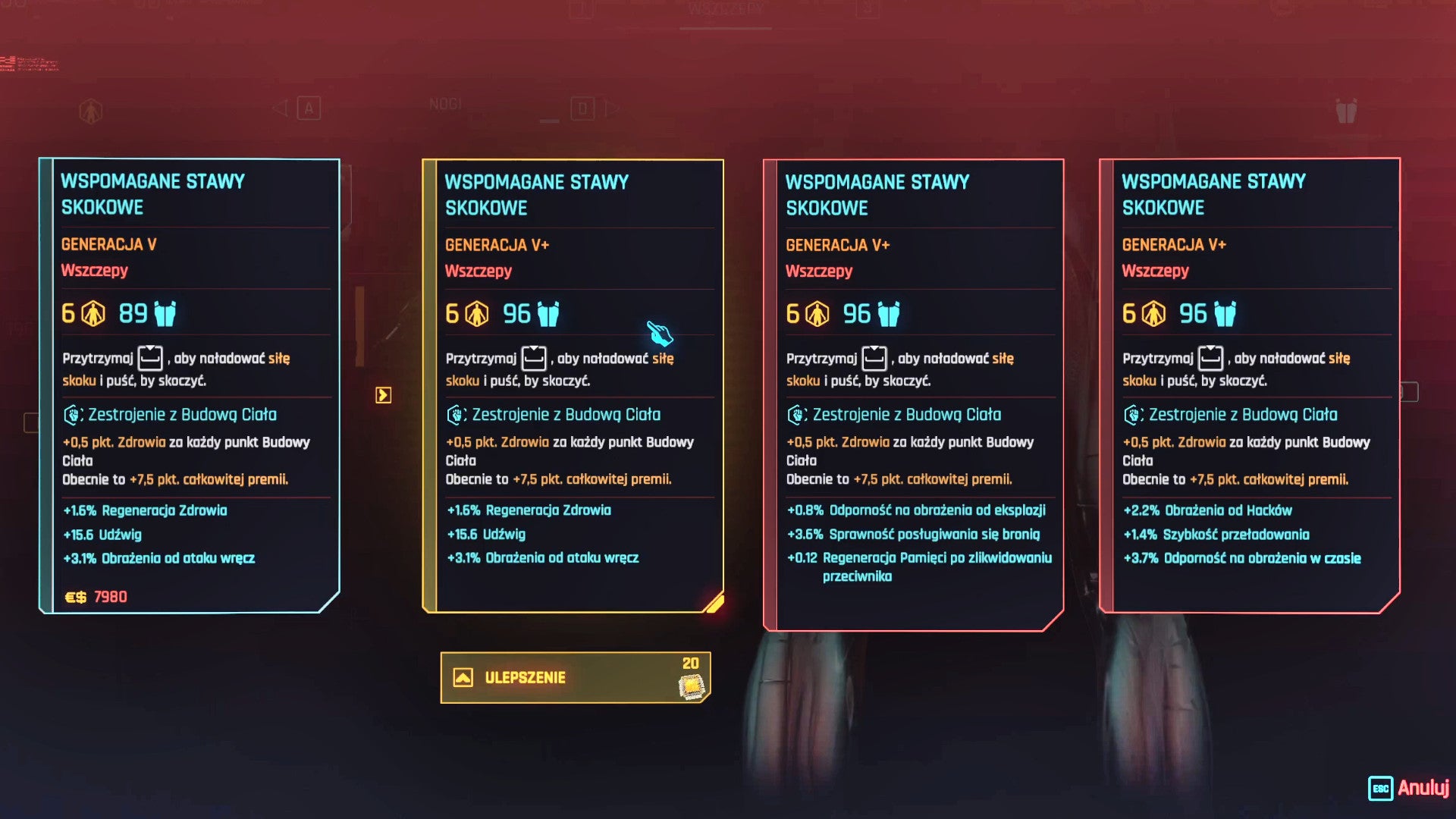The width and height of the screenshot is (1456, 819).
Task: Click the upgrade arrow icon inside the Ulepszenie button
Action: click(x=463, y=677)
